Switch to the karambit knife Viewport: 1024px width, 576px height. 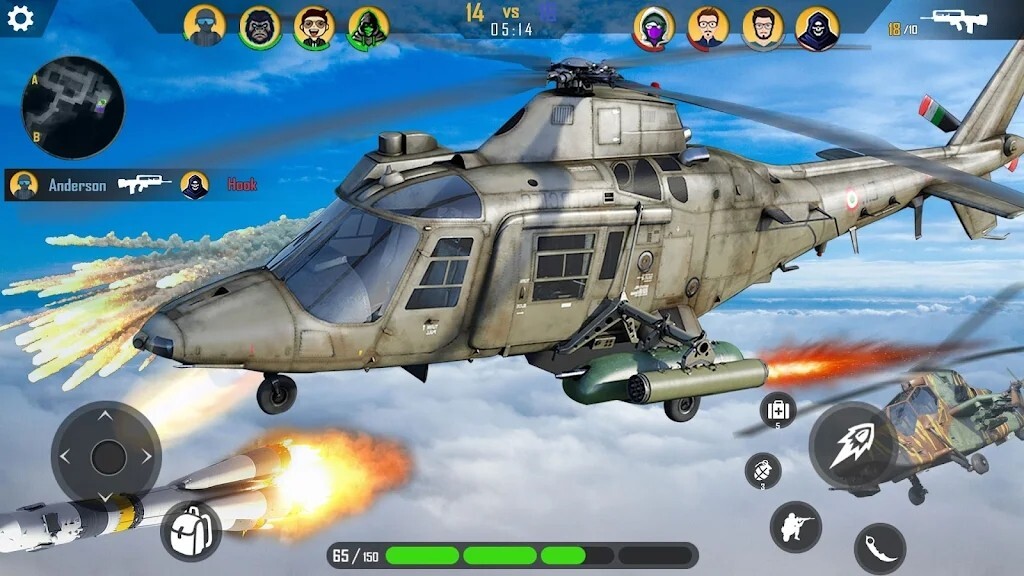(880, 548)
